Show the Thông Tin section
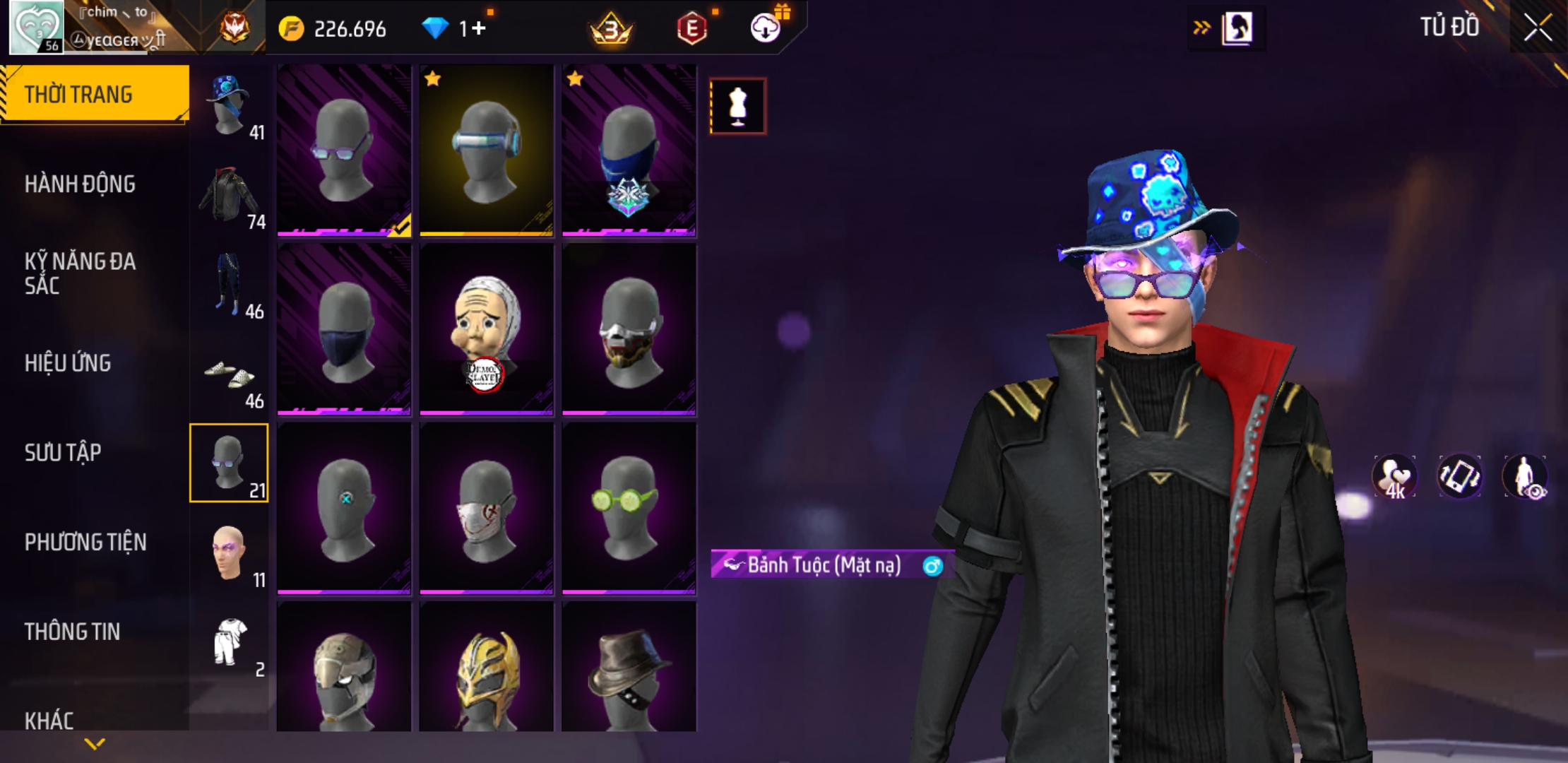Screen dimensions: 1568x763 click(x=72, y=632)
